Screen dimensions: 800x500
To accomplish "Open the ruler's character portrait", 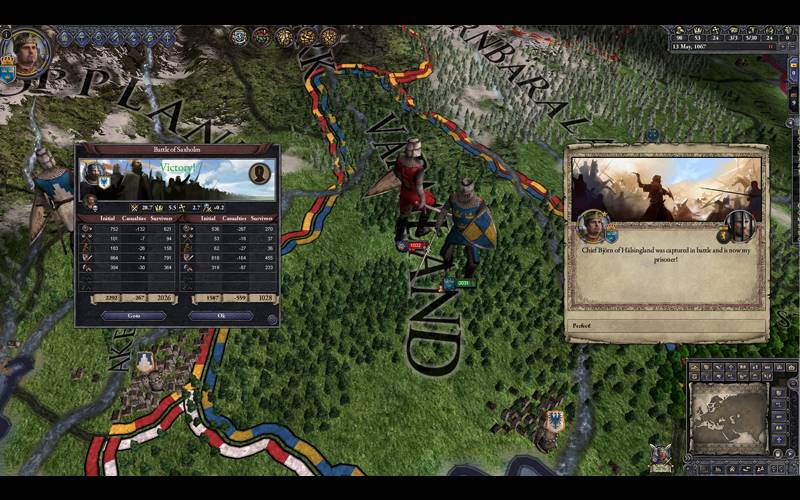I will tap(27, 48).
